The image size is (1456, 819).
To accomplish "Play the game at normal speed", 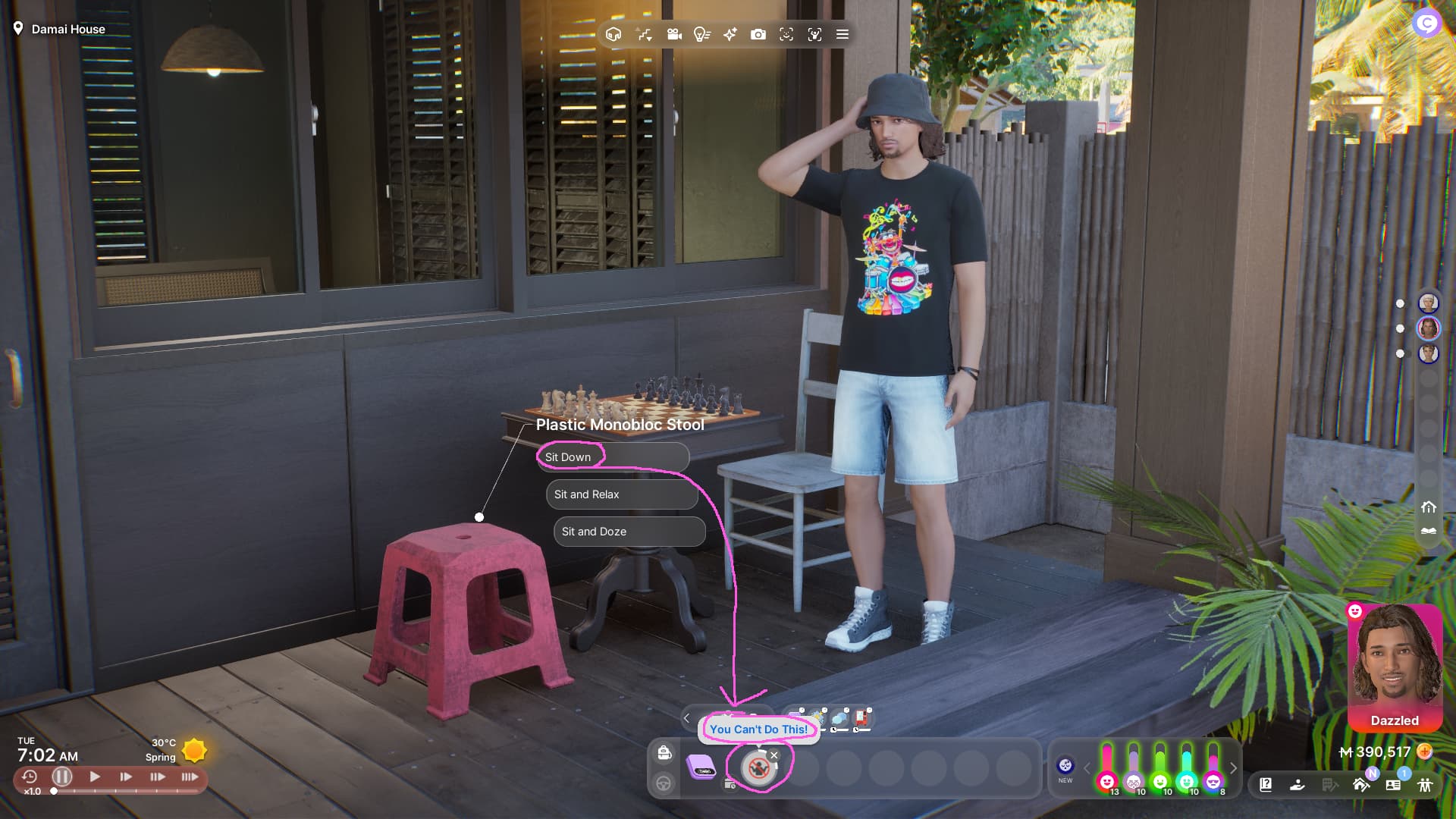I will click(95, 777).
